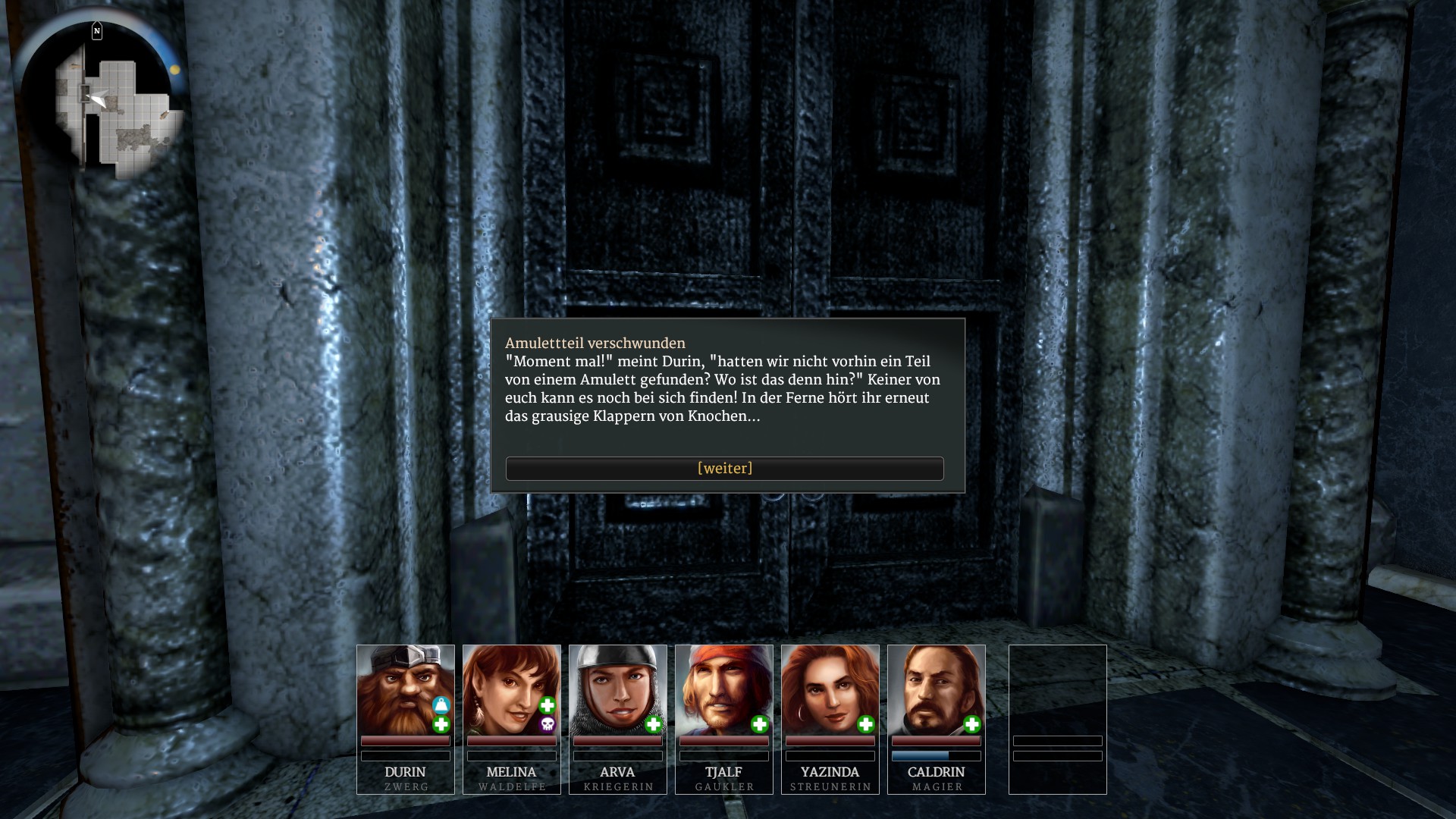The image size is (1456, 819).
Task: Click Tjalf's green plus icon
Action: point(760,725)
